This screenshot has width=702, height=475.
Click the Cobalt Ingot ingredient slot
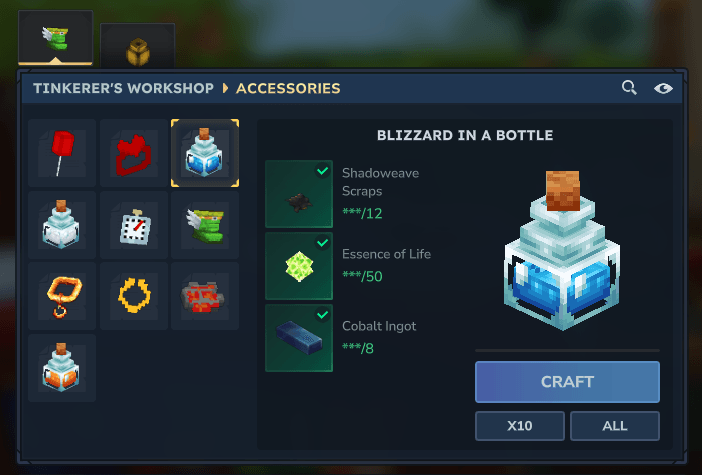(299, 338)
